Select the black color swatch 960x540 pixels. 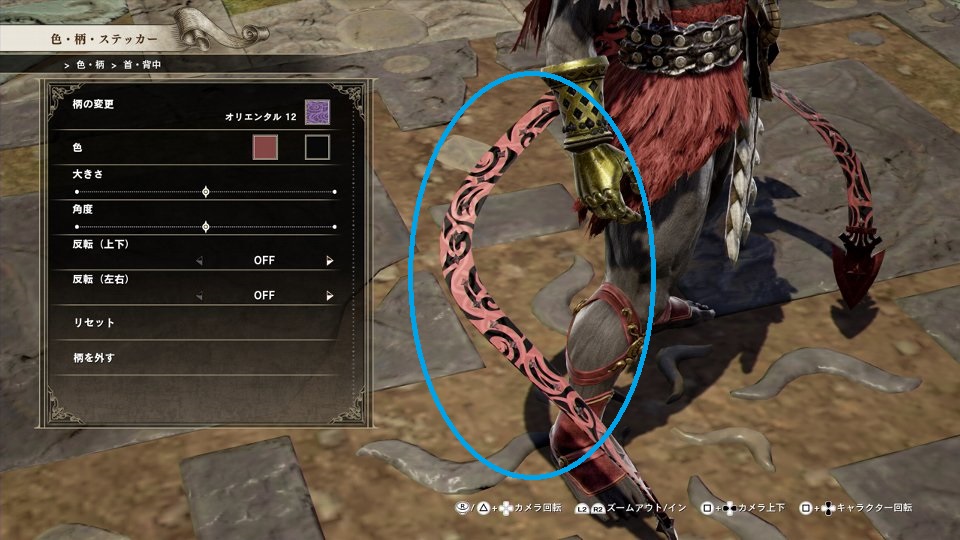[x=317, y=148]
